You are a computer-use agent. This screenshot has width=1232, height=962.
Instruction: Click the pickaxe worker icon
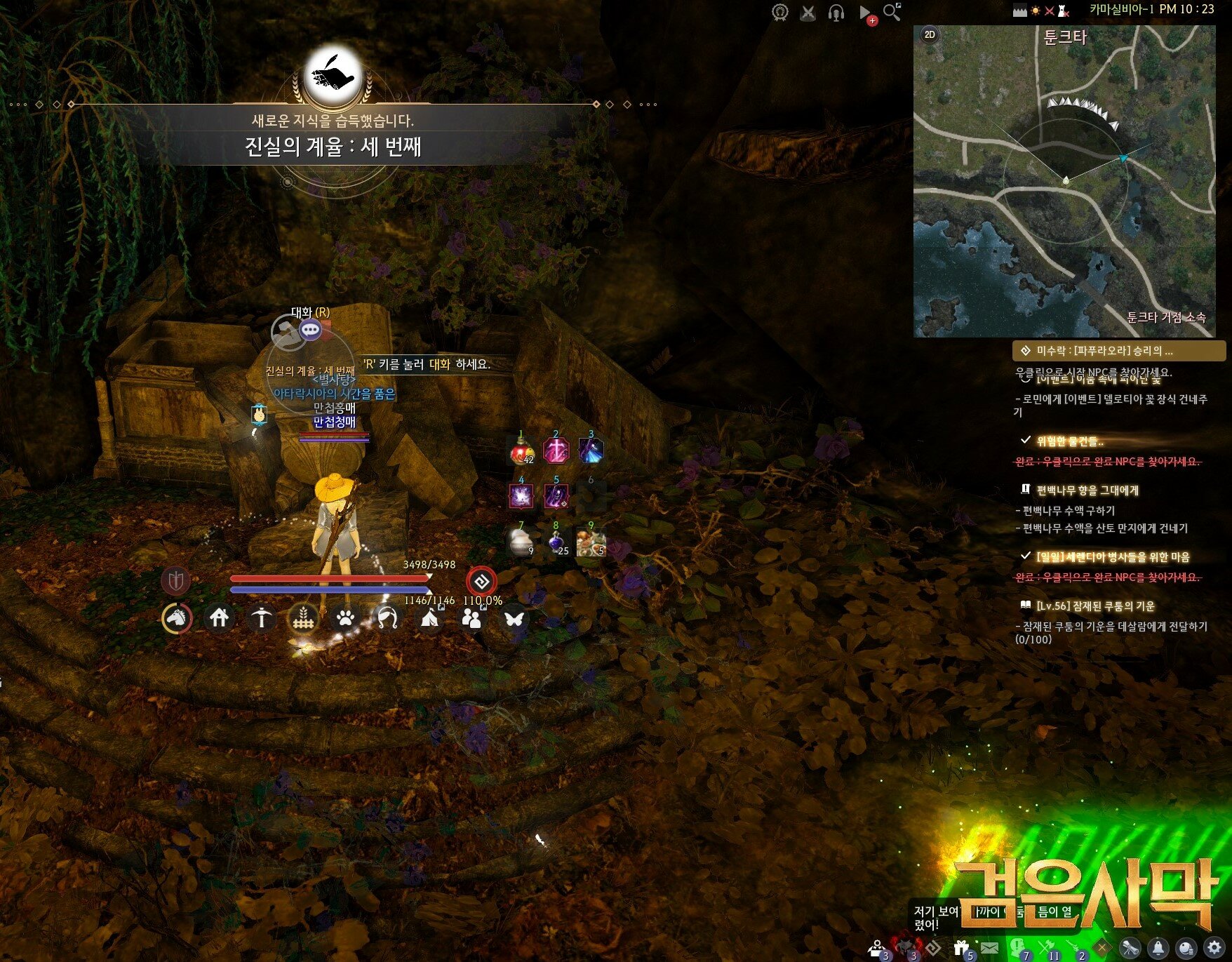point(262,618)
